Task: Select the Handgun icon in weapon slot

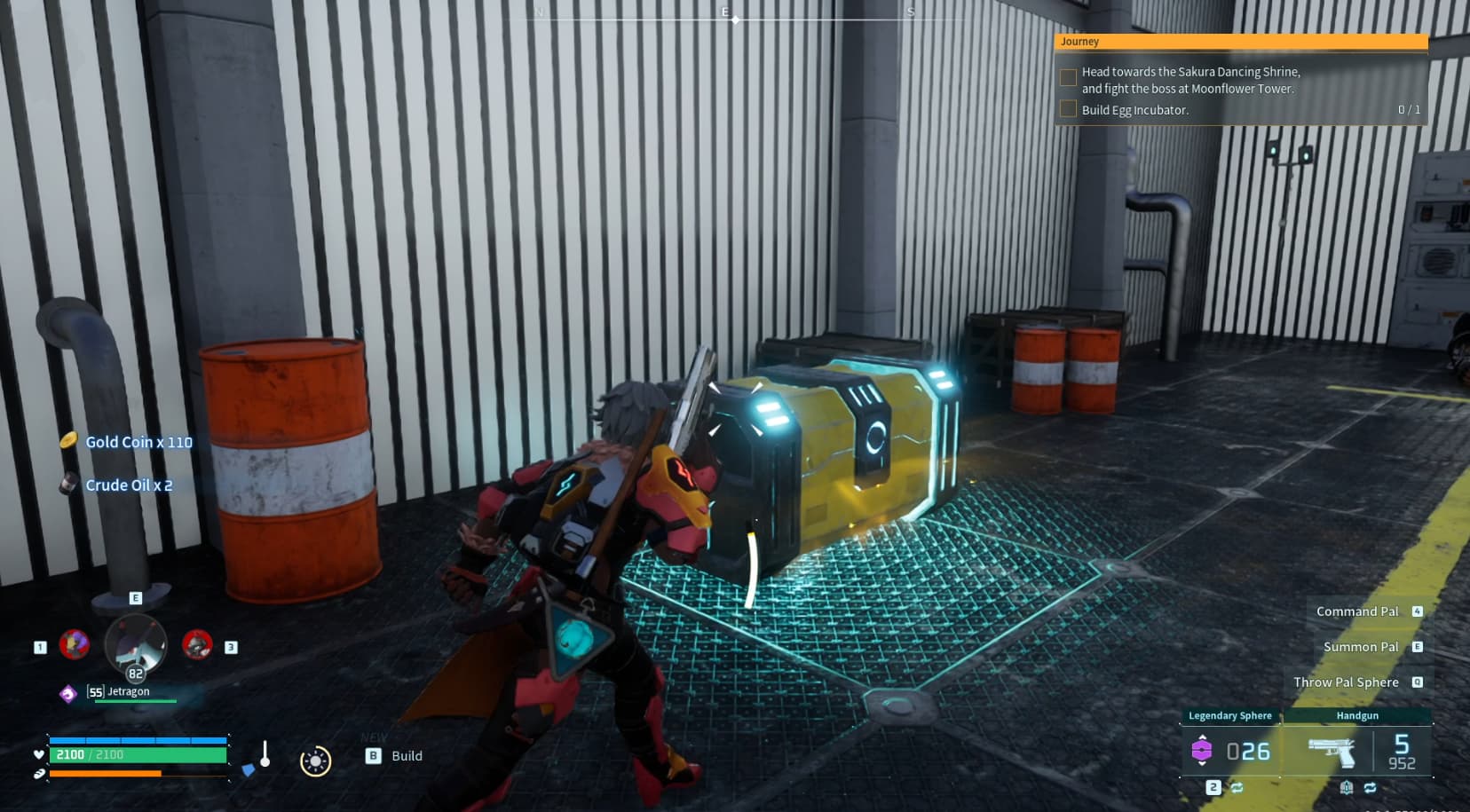Action: (1332, 752)
